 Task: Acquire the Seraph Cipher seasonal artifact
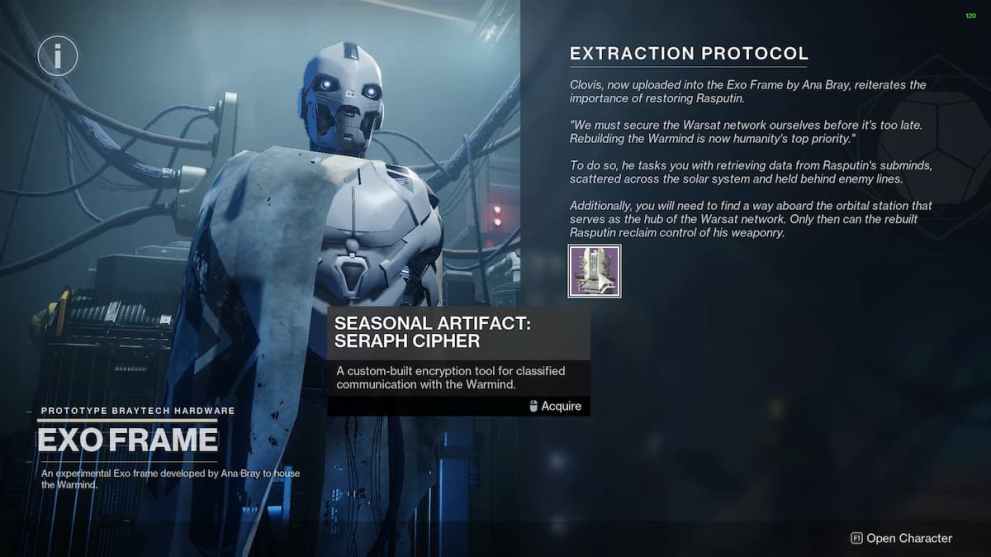click(x=554, y=406)
